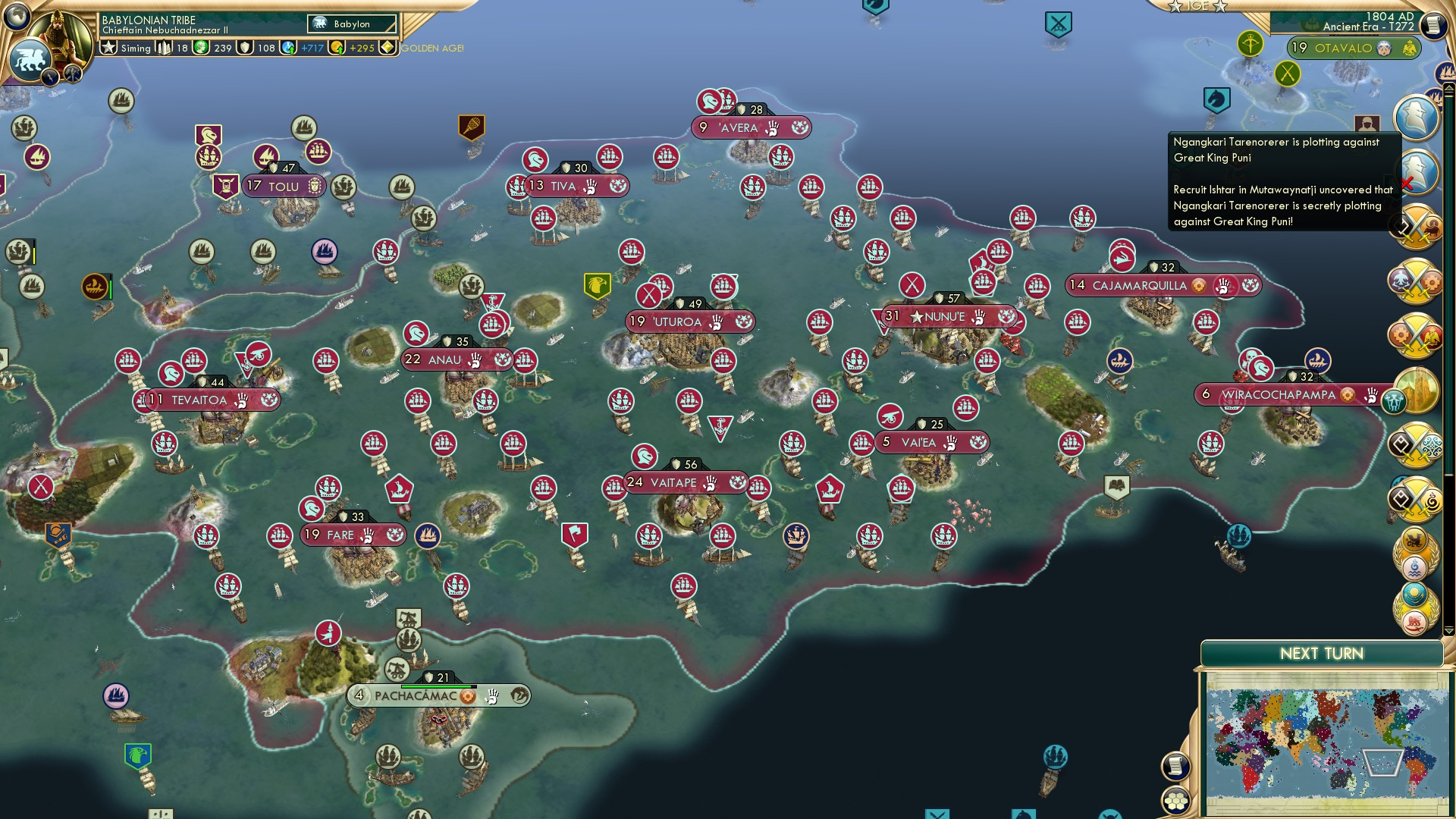Dismiss the Ngangkari Tarenorerer plot notification with the red X

[1407, 184]
